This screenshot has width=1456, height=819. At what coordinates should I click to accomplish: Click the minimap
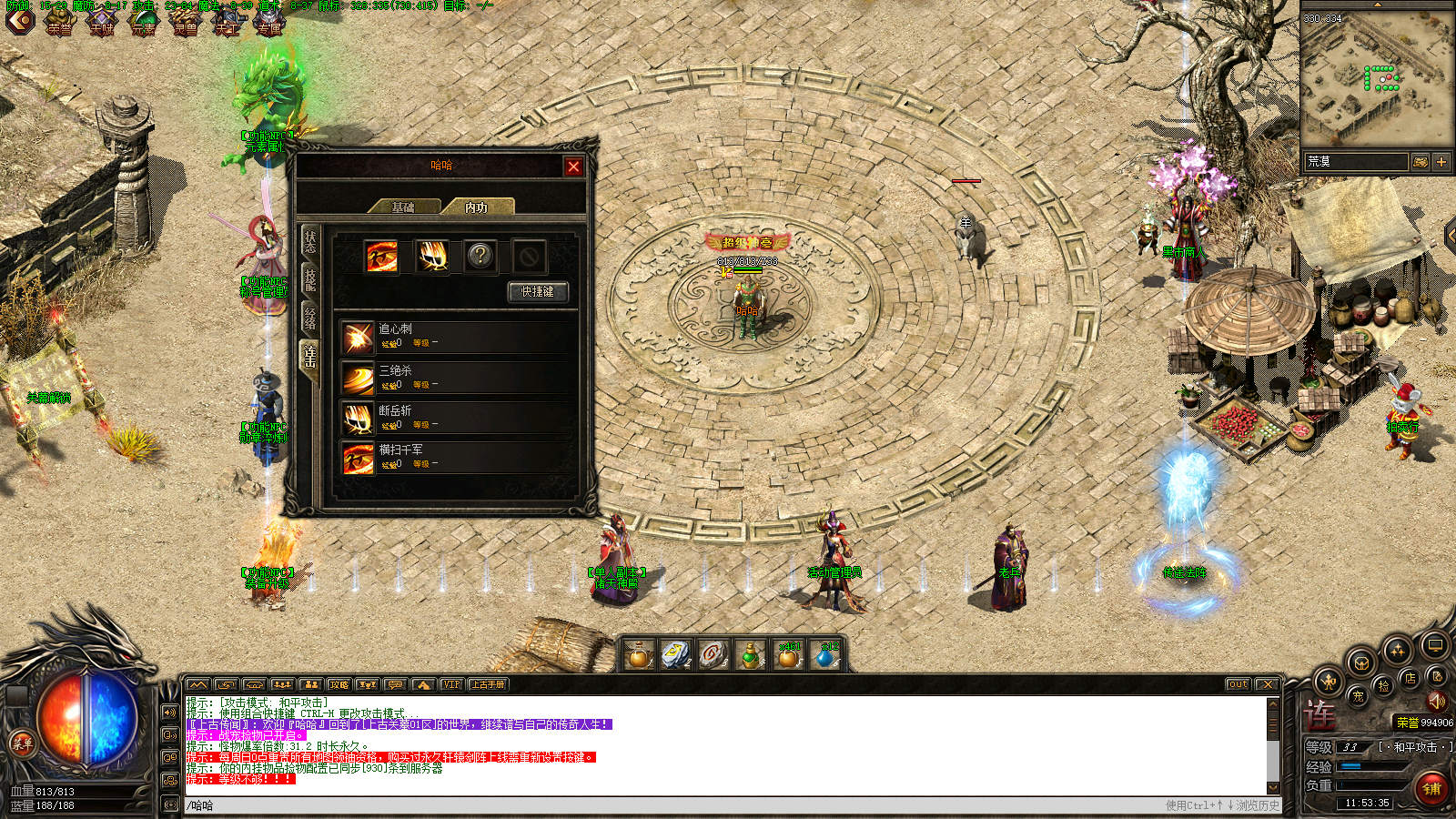(x=1376, y=78)
